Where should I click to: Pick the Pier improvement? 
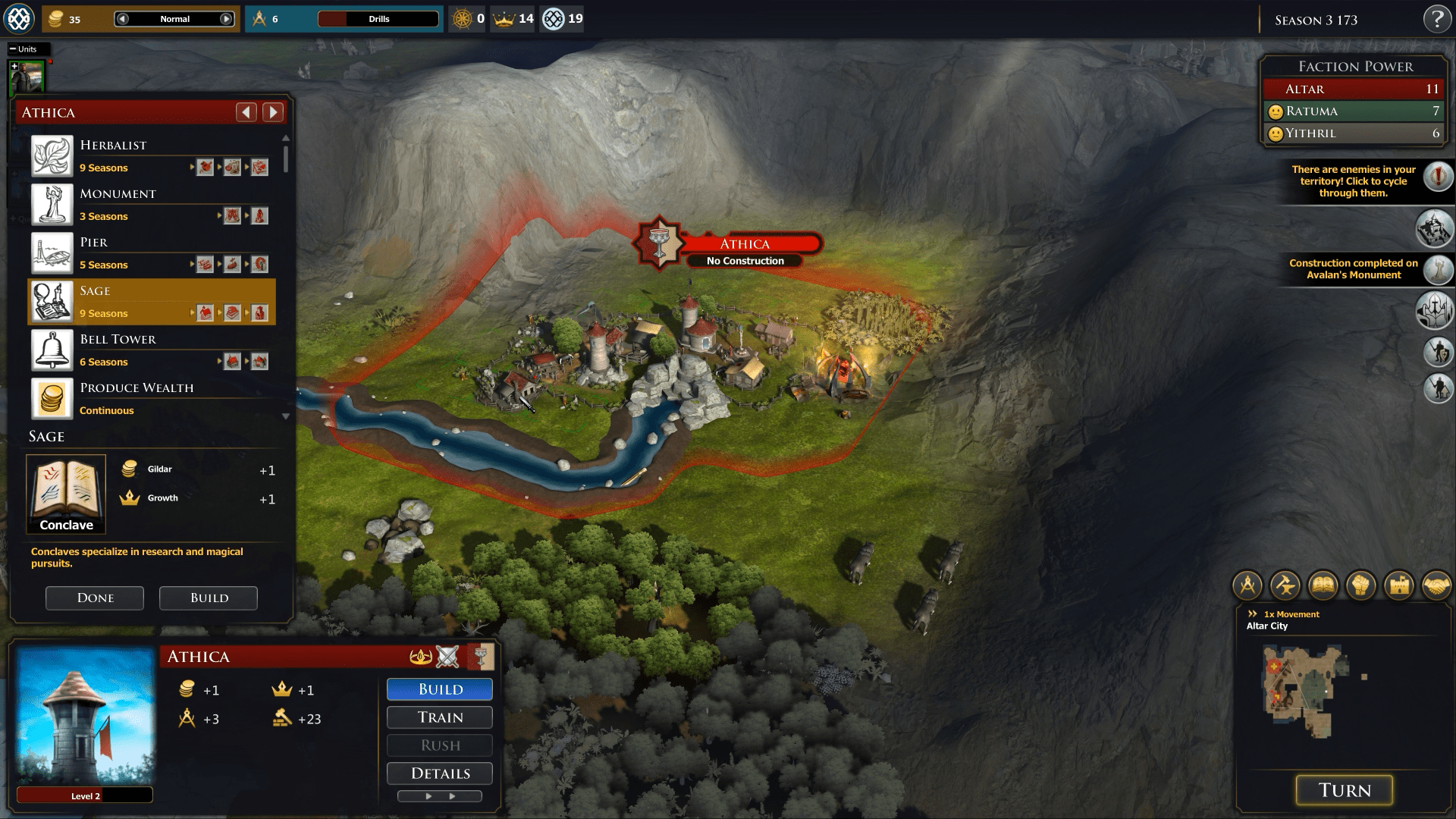[152, 253]
